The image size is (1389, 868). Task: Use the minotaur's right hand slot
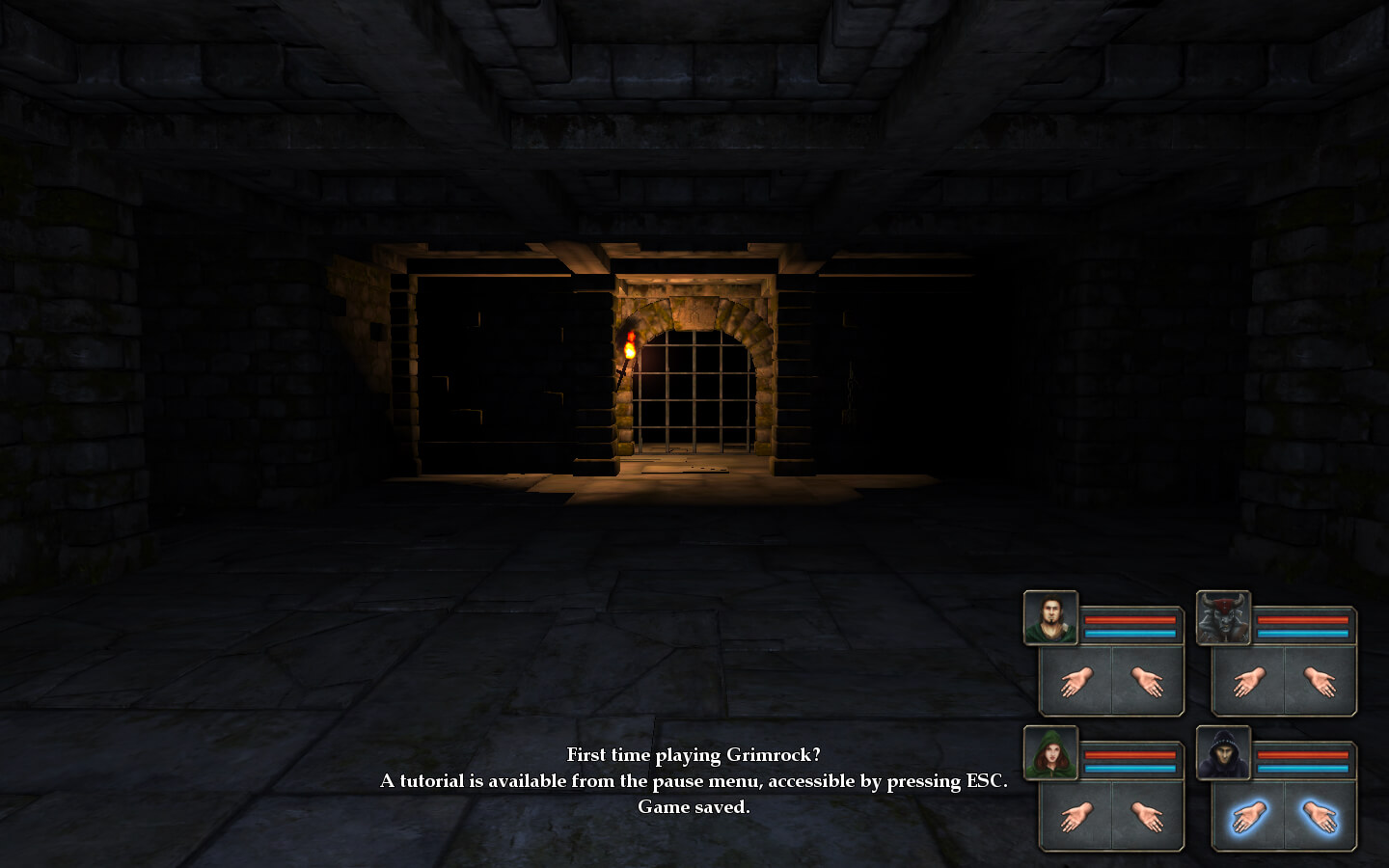click(1321, 682)
